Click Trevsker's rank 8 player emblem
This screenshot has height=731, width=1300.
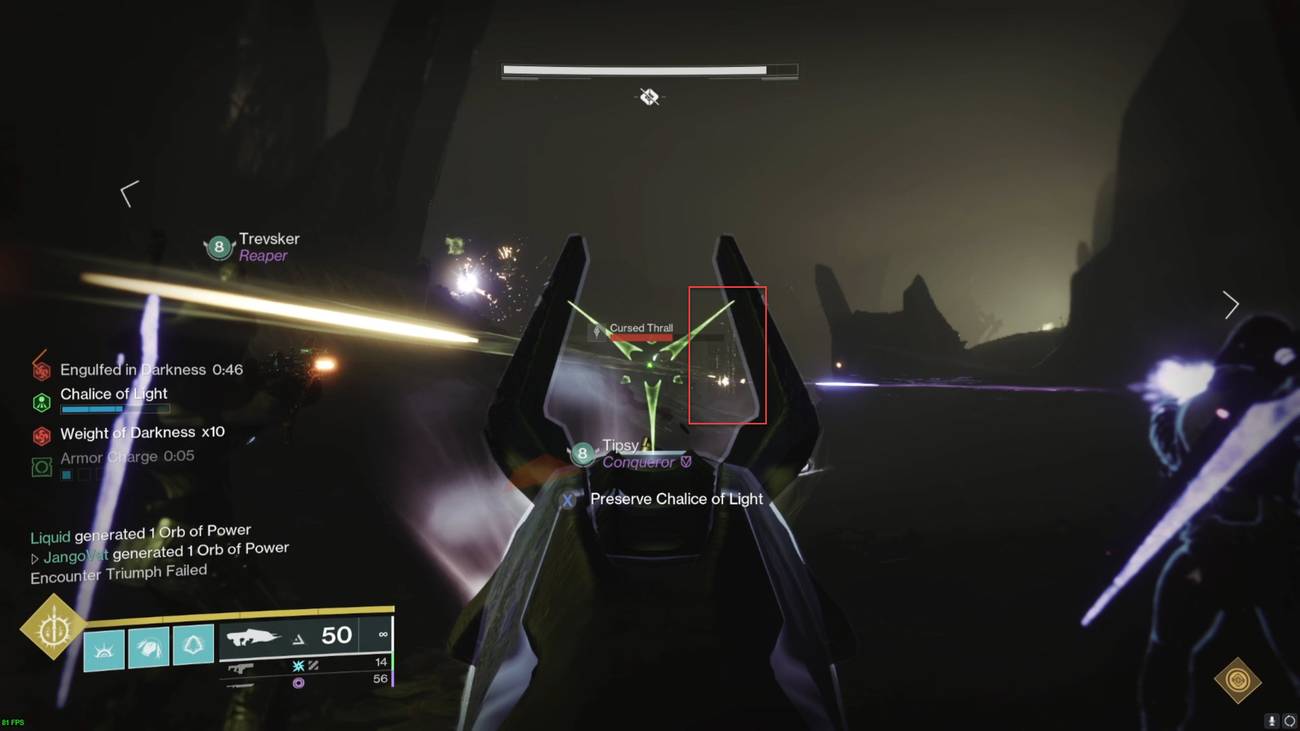218,246
